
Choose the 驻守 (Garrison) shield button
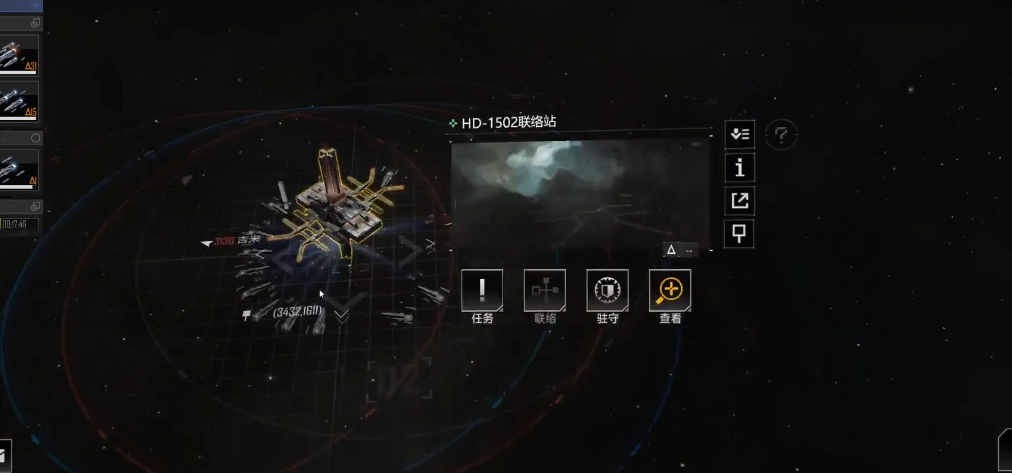[x=607, y=290]
